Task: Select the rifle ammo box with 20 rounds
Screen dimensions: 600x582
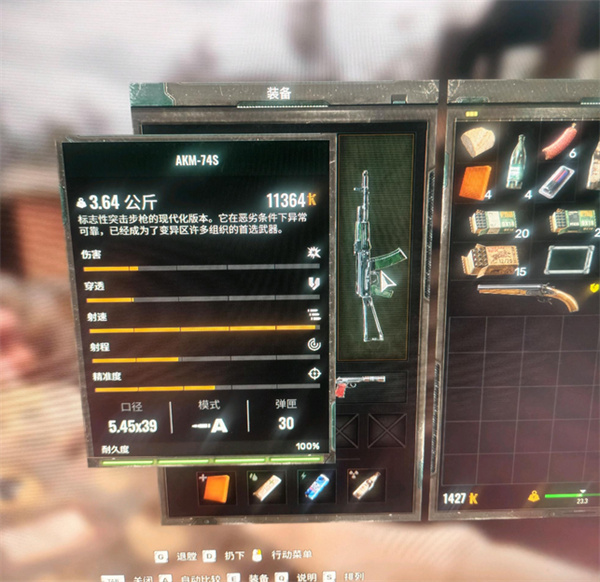Action: (493, 221)
